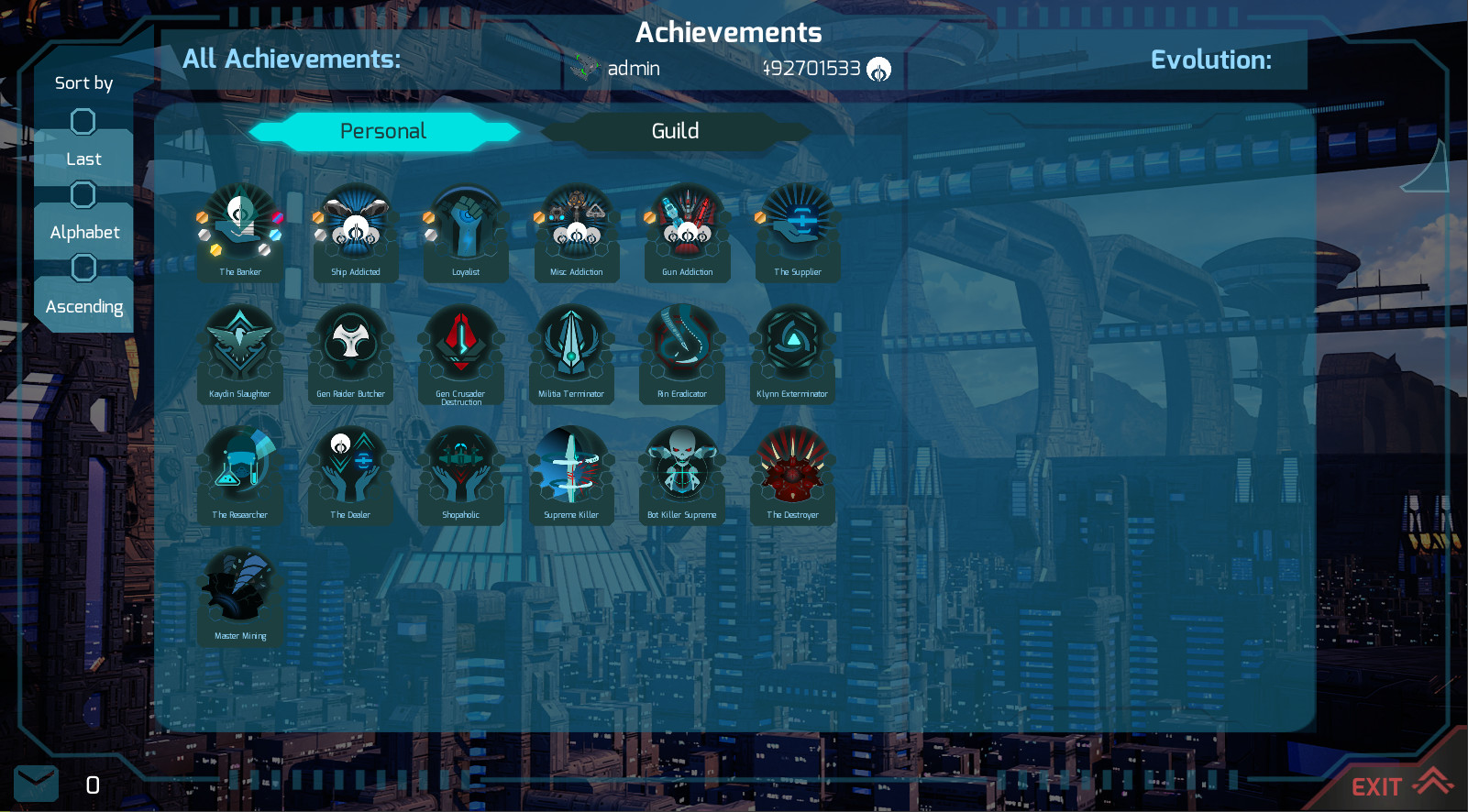Image resolution: width=1468 pixels, height=812 pixels.
Task: Open the mail envelope icon
Action: (x=37, y=784)
